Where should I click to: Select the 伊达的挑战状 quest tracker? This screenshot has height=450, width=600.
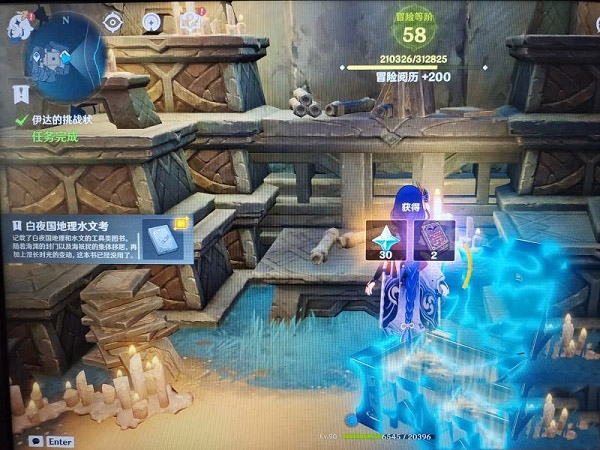point(60,119)
